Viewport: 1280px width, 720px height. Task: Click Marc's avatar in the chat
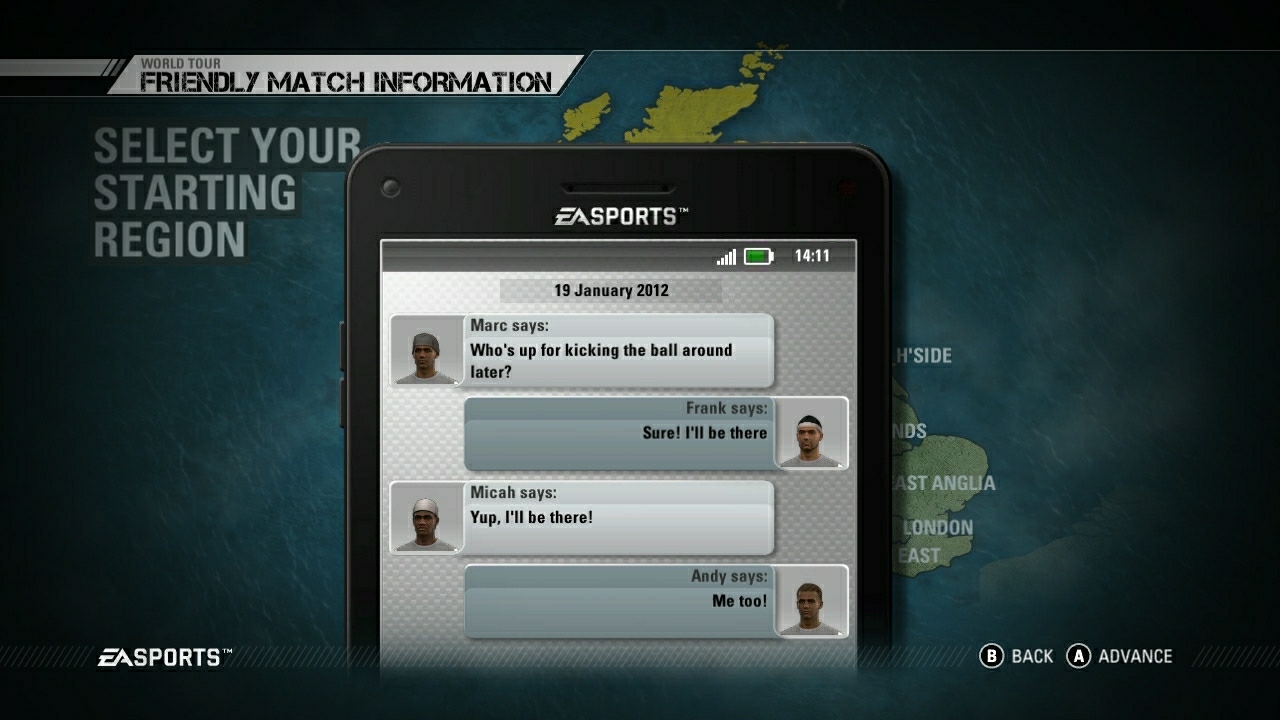coord(428,352)
